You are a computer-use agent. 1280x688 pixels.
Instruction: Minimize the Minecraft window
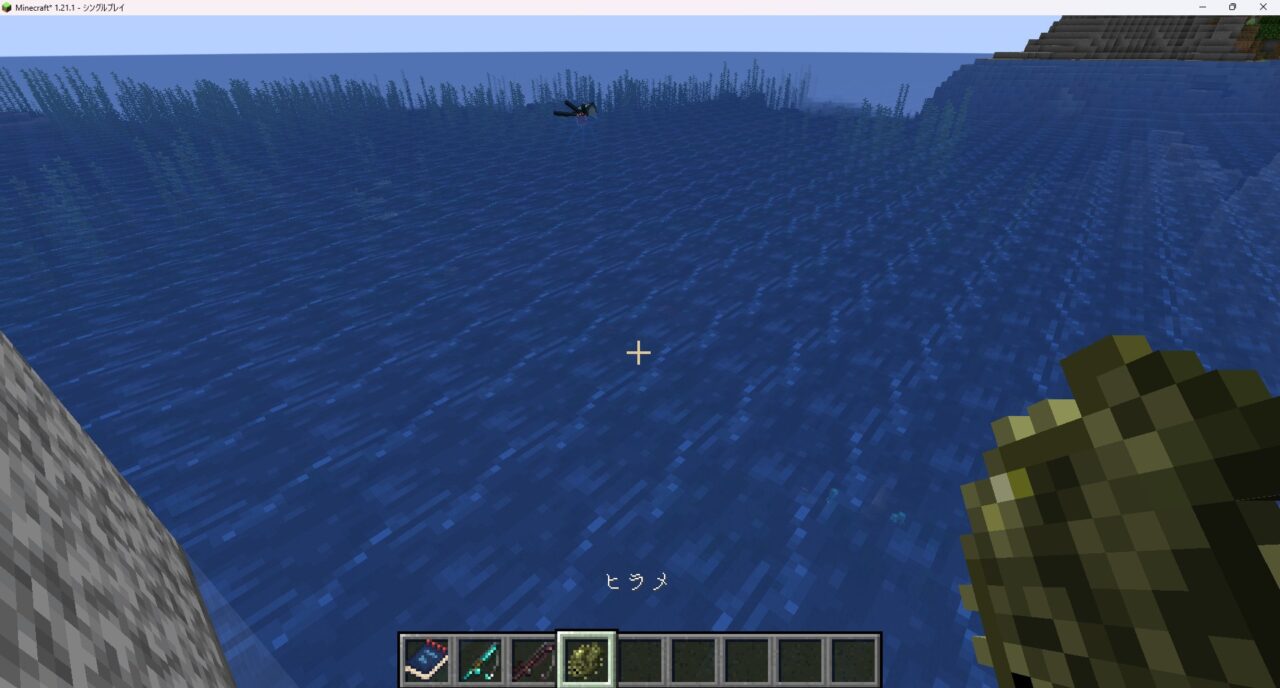point(1204,7)
